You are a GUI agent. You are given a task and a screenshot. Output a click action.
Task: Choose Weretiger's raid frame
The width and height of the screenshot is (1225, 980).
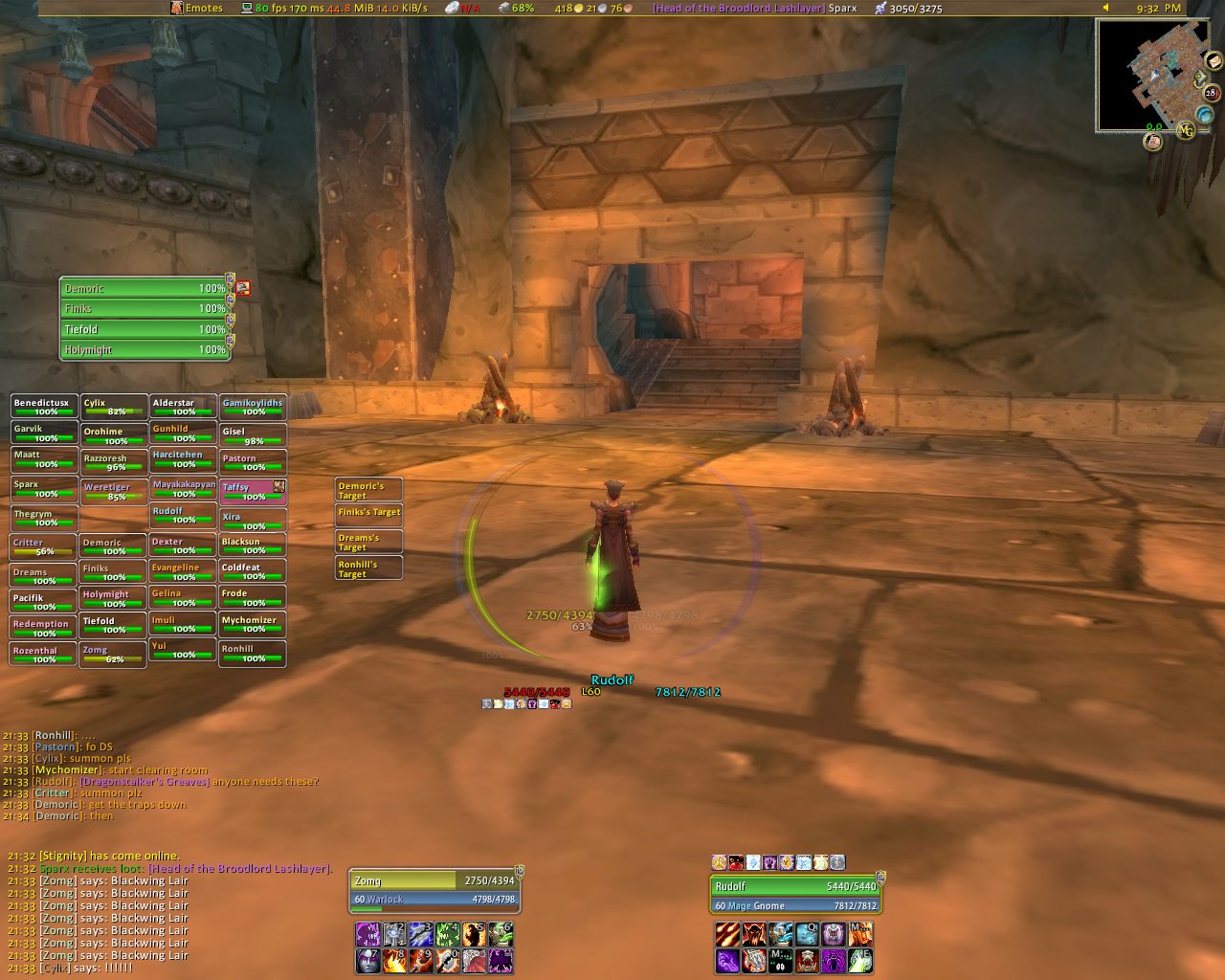tap(113, 492)
